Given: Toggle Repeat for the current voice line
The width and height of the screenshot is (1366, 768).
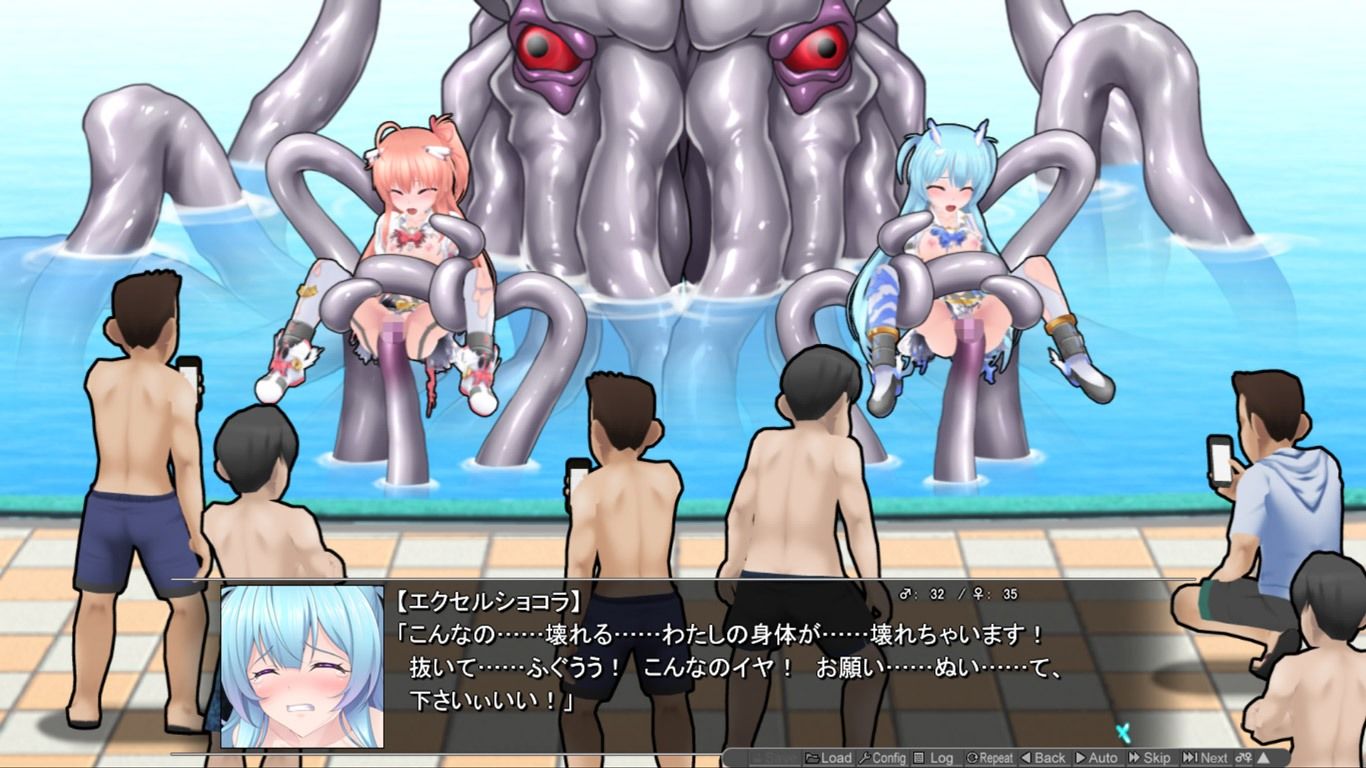Looking at the screenshot, I should pyautogui.click(x=992, y=758).
